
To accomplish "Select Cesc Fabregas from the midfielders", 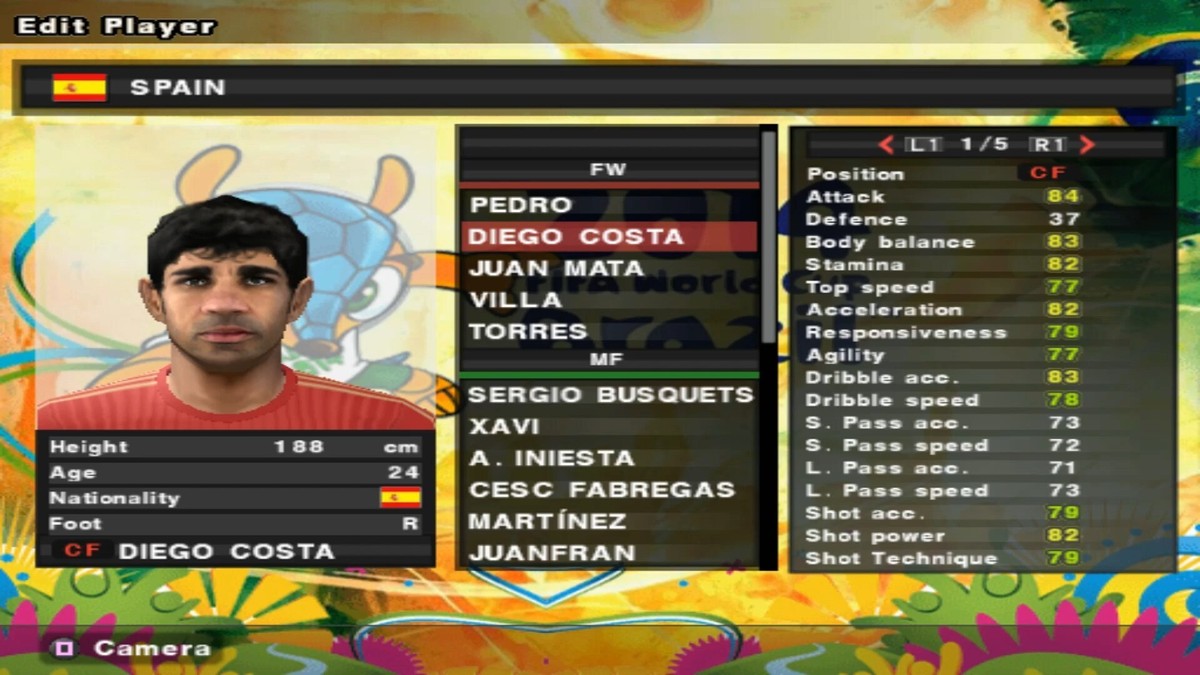I will [x=601, y=490].
